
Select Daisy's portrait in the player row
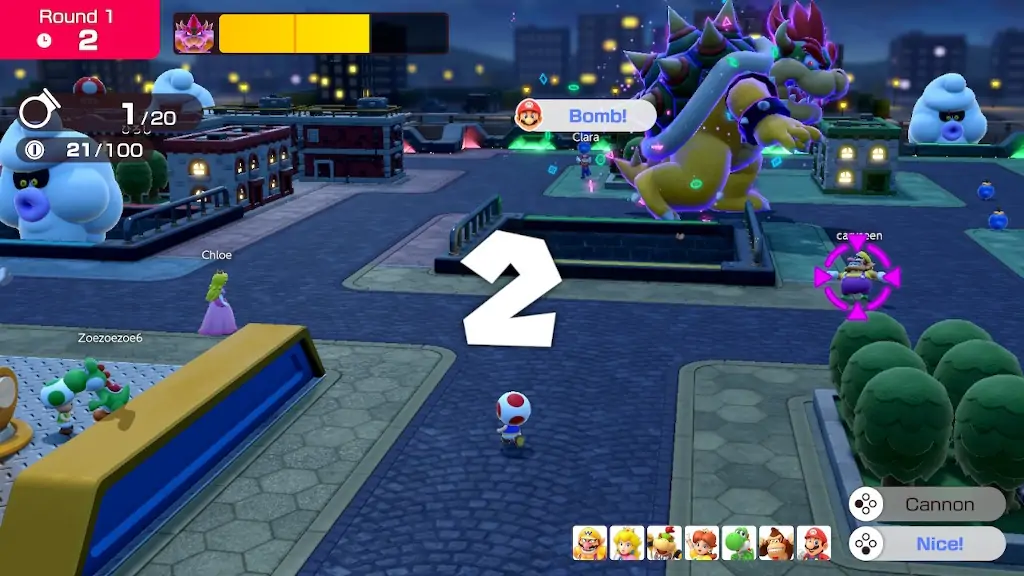coord(701,543)
